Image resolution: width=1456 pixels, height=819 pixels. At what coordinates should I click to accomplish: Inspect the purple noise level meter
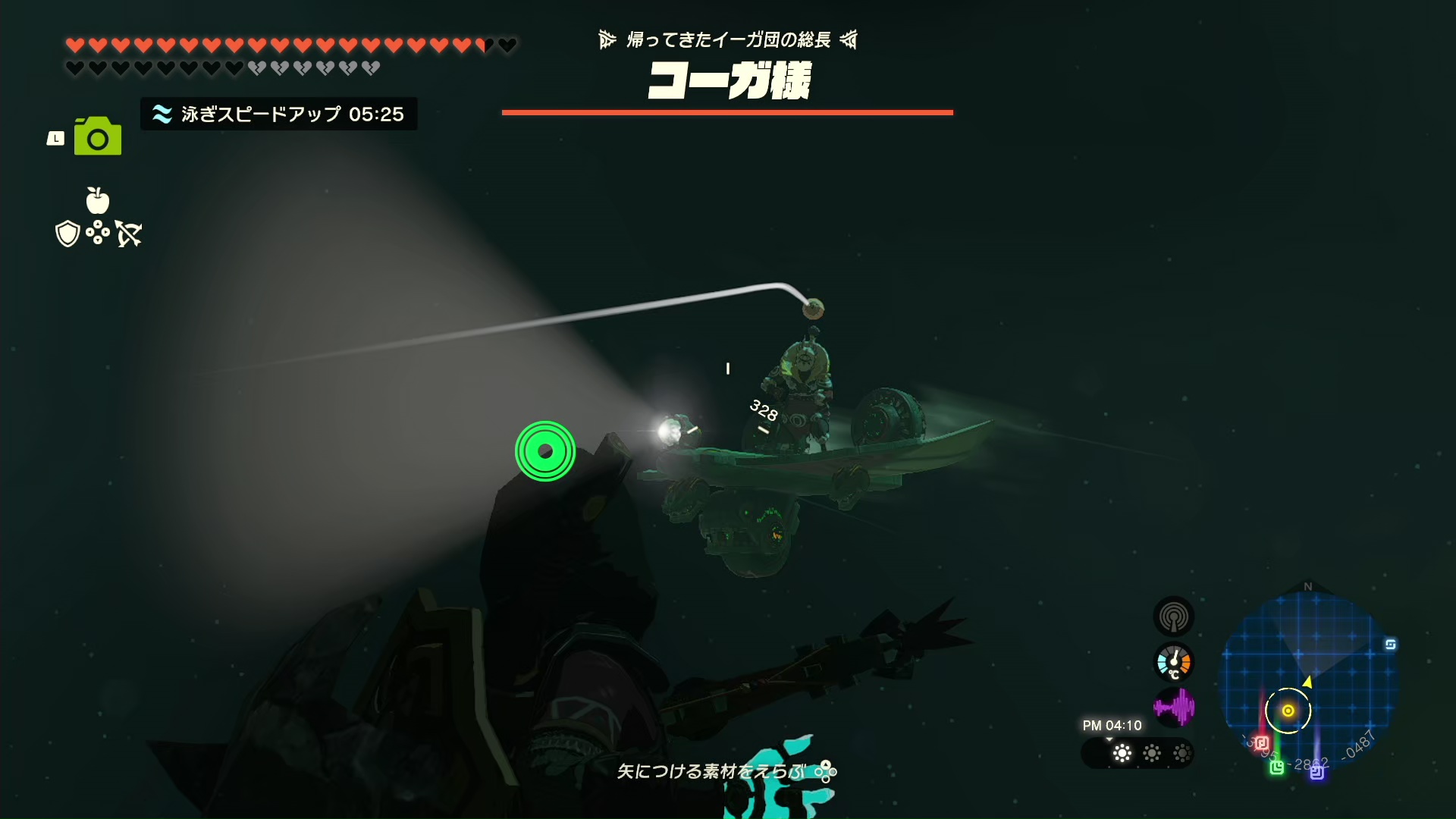pyautogui.click(x=1173, y=708)
